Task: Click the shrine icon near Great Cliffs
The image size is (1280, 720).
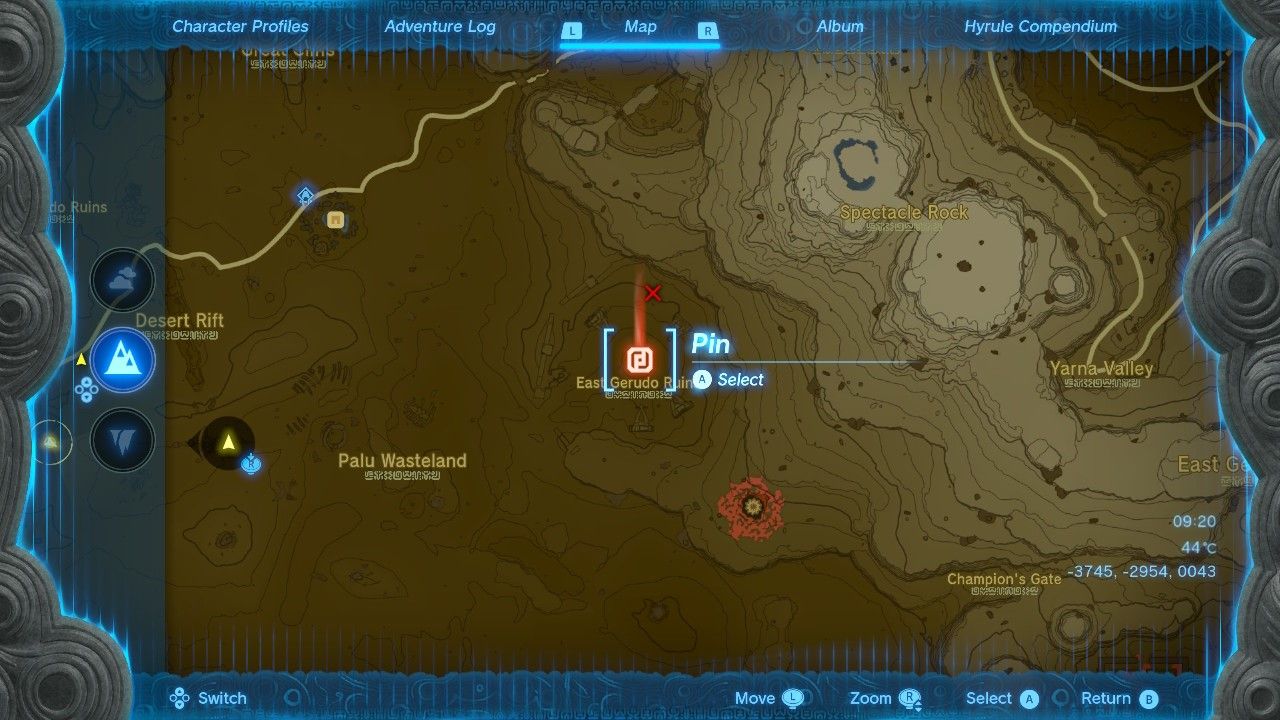Action: [305, 195]
